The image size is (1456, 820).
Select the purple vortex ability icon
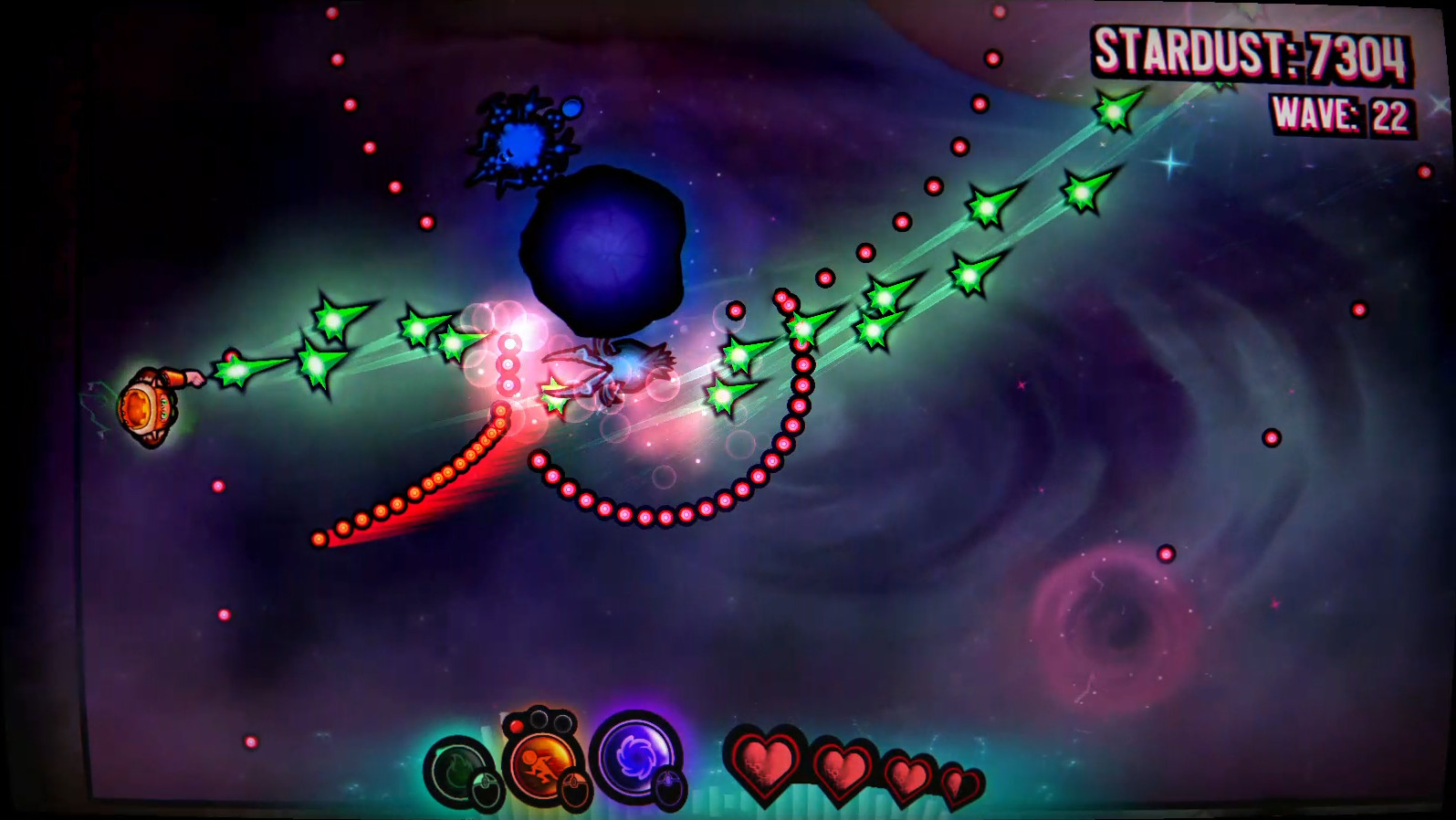pyautogui.click(x=636, y=761)
